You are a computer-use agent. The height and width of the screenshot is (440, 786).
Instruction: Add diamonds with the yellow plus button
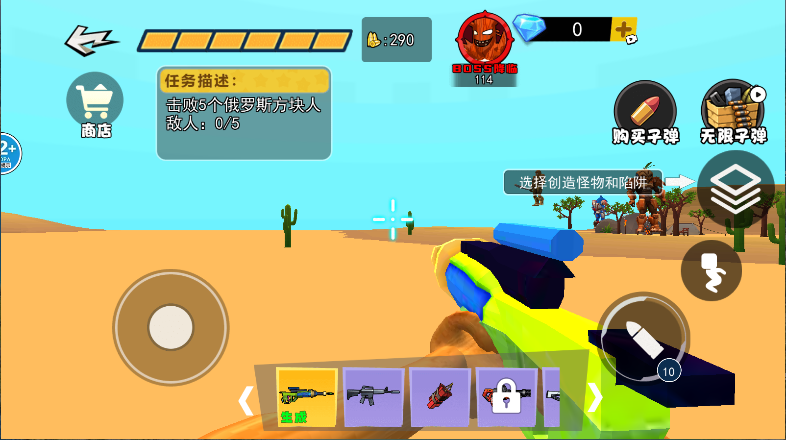point(622,29)
